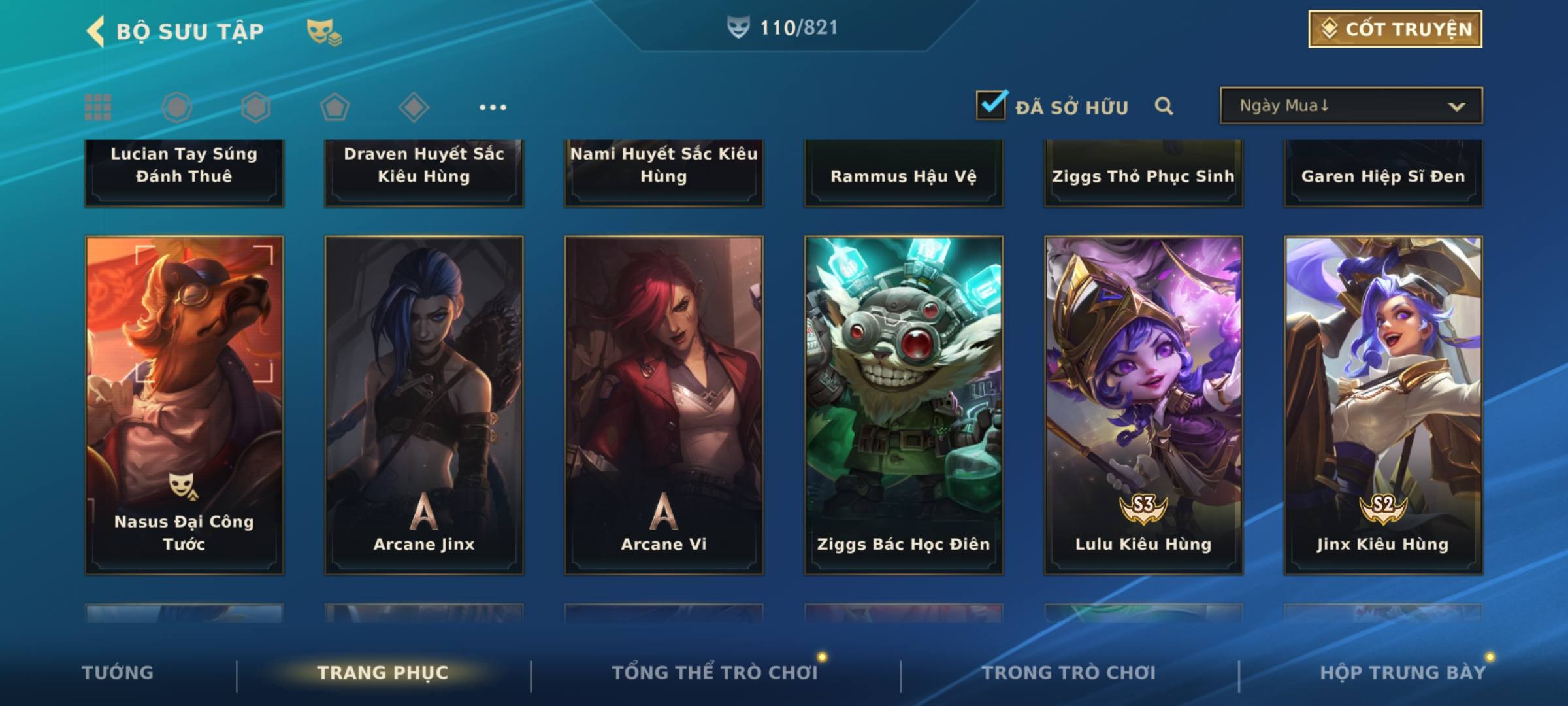This screenshot has width=1568, height=706.
Task: Select the grid all-skins filter icon
Action: click(98, 107)
